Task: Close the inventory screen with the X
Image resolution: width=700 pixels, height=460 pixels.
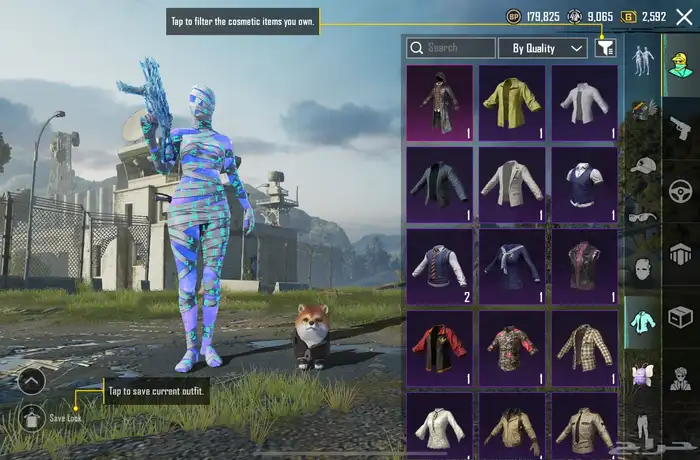Action: 684,17
